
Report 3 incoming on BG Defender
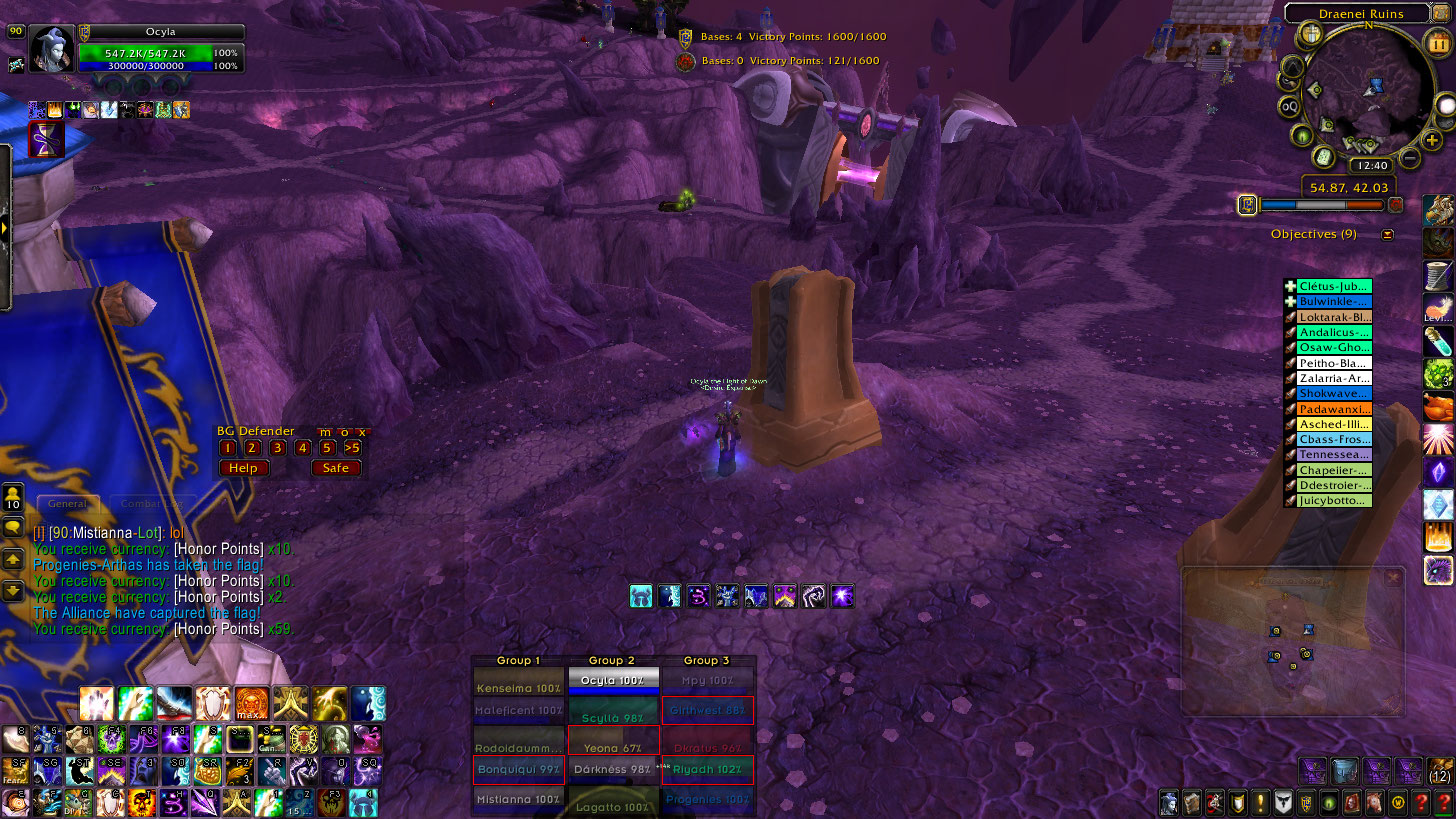coord(278,448)
